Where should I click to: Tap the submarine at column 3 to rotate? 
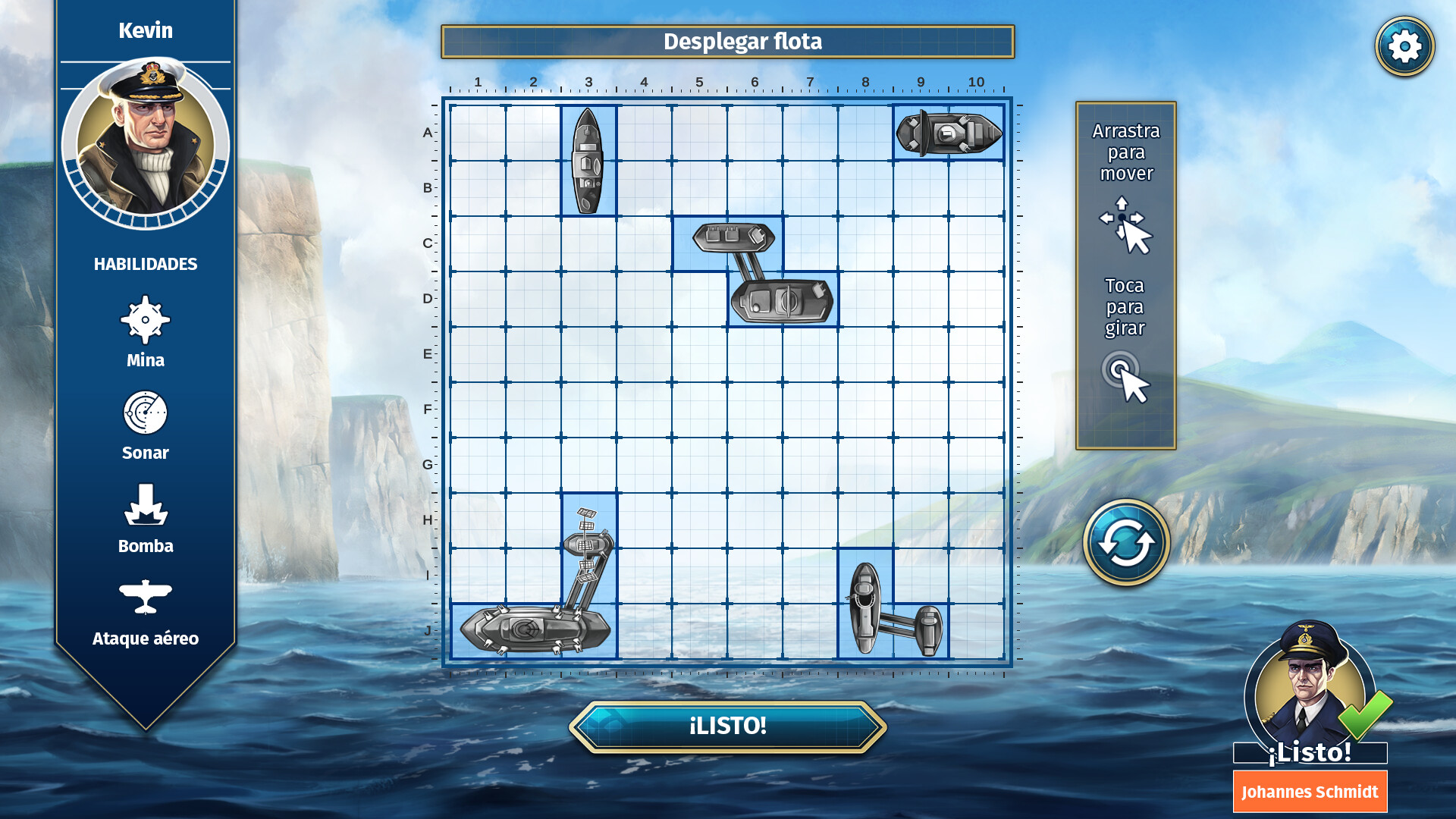click(x=588, y=162)
